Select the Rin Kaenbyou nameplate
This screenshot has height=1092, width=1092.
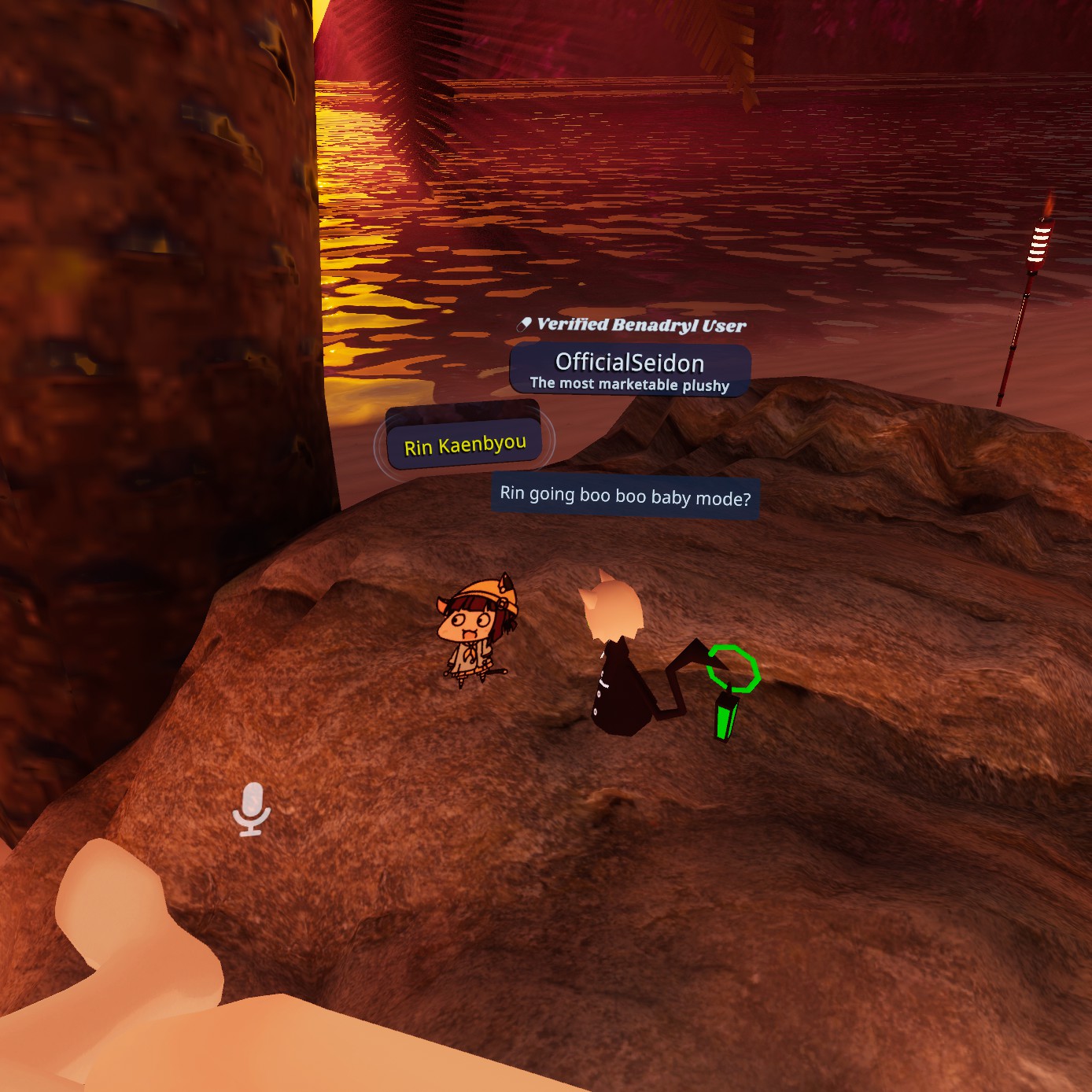[x=465, y=446]
